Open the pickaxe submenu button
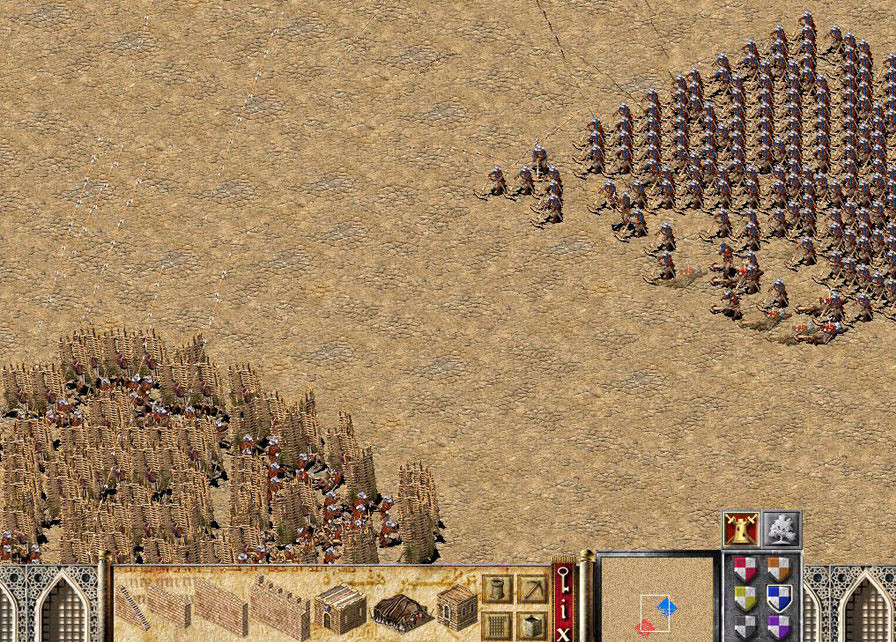This screenshot has width=896, height=642. (531, 589)
